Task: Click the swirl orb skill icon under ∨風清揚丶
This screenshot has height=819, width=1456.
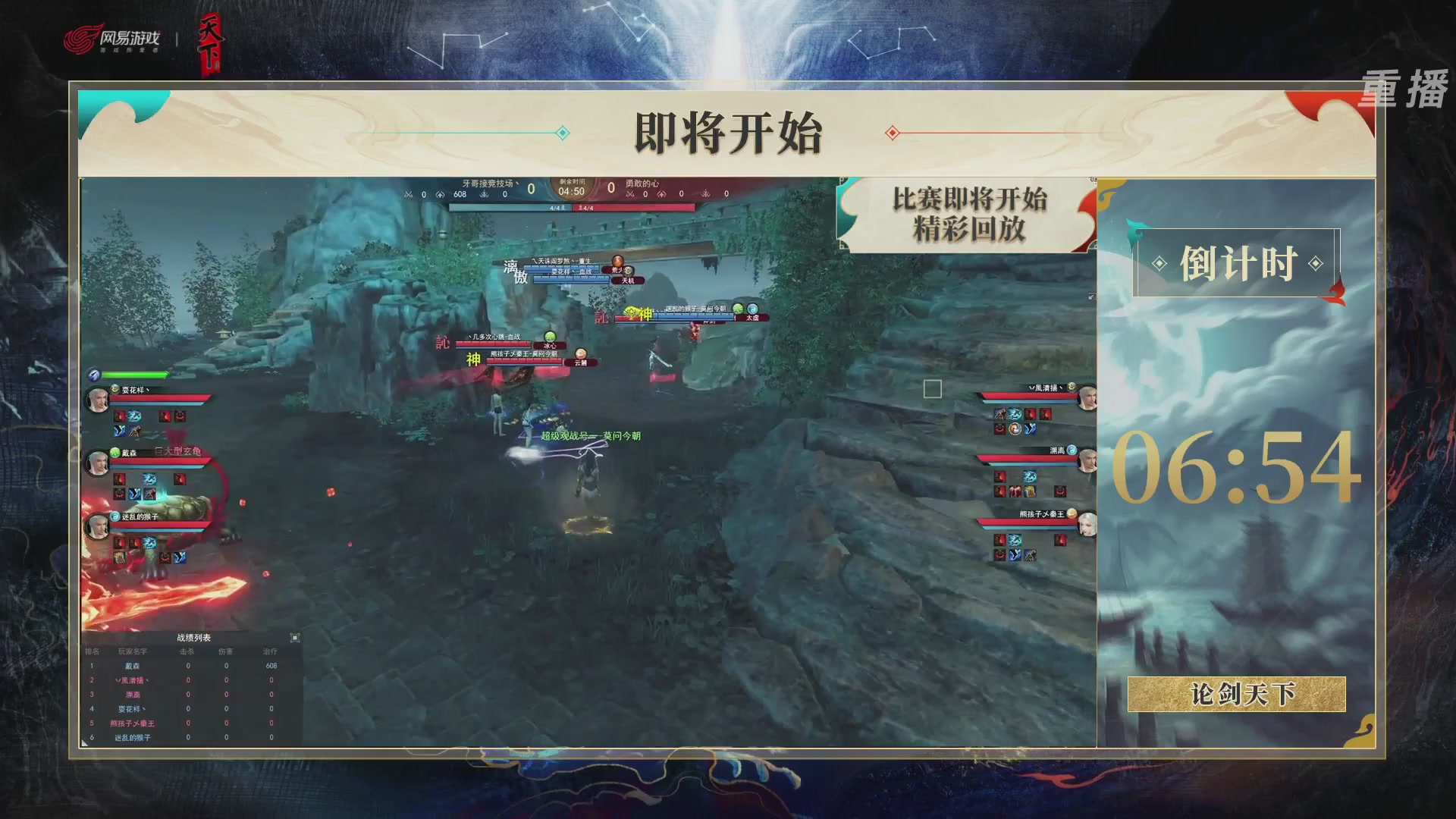Action: (1015, 429)
